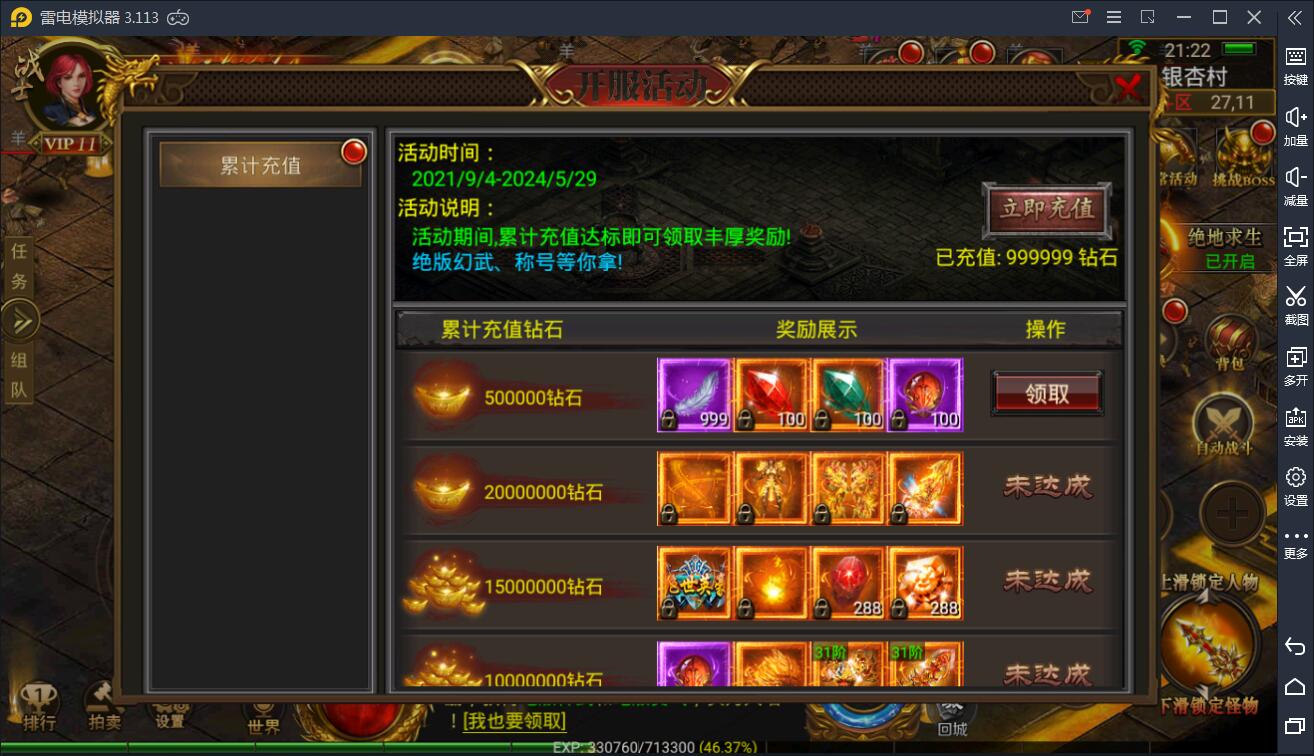Open the LDPlayer hamburger menu
The width and height of the screenshot is (1314, 756).
1113,17
